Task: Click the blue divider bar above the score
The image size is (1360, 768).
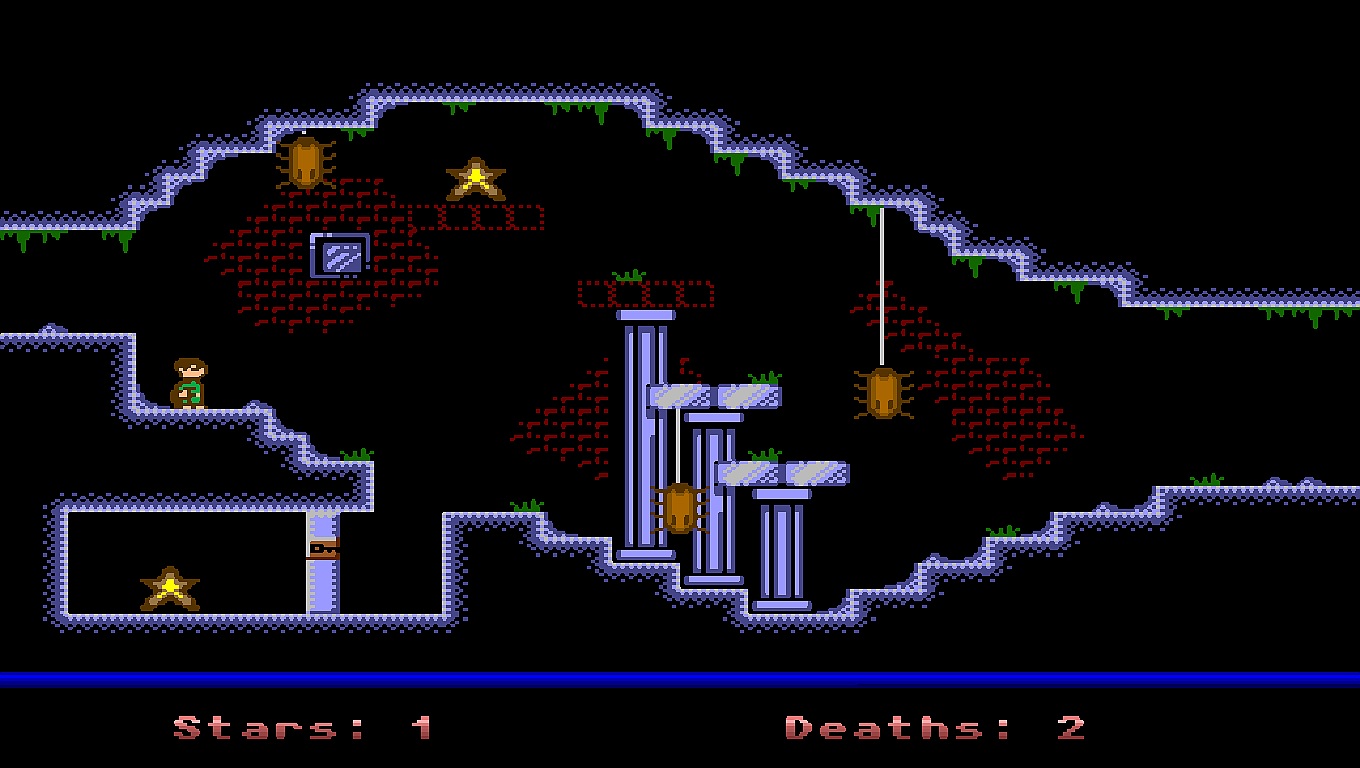Action: click(x=680, y=676)
